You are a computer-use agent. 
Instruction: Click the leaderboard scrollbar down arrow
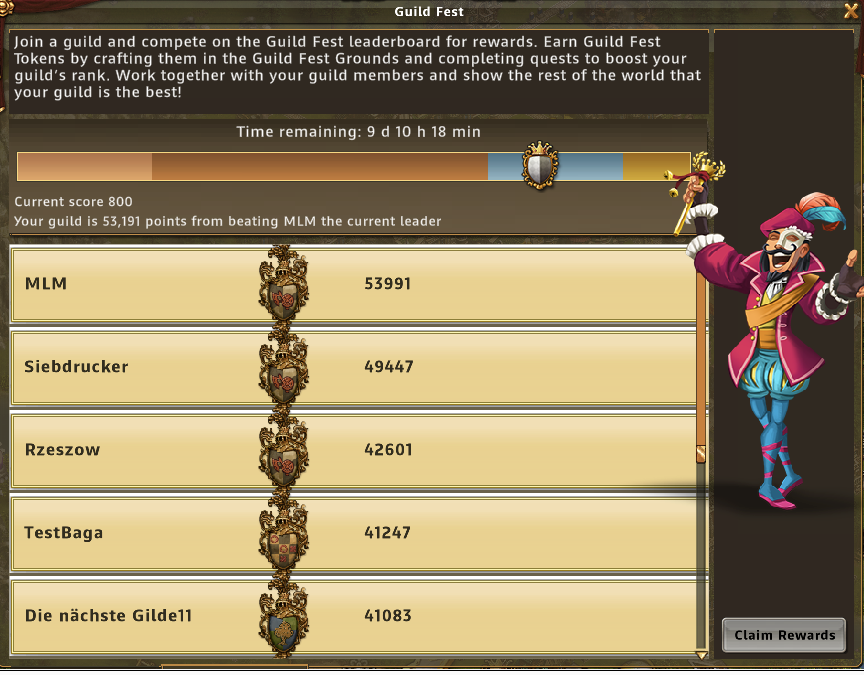tap(701, 655)
